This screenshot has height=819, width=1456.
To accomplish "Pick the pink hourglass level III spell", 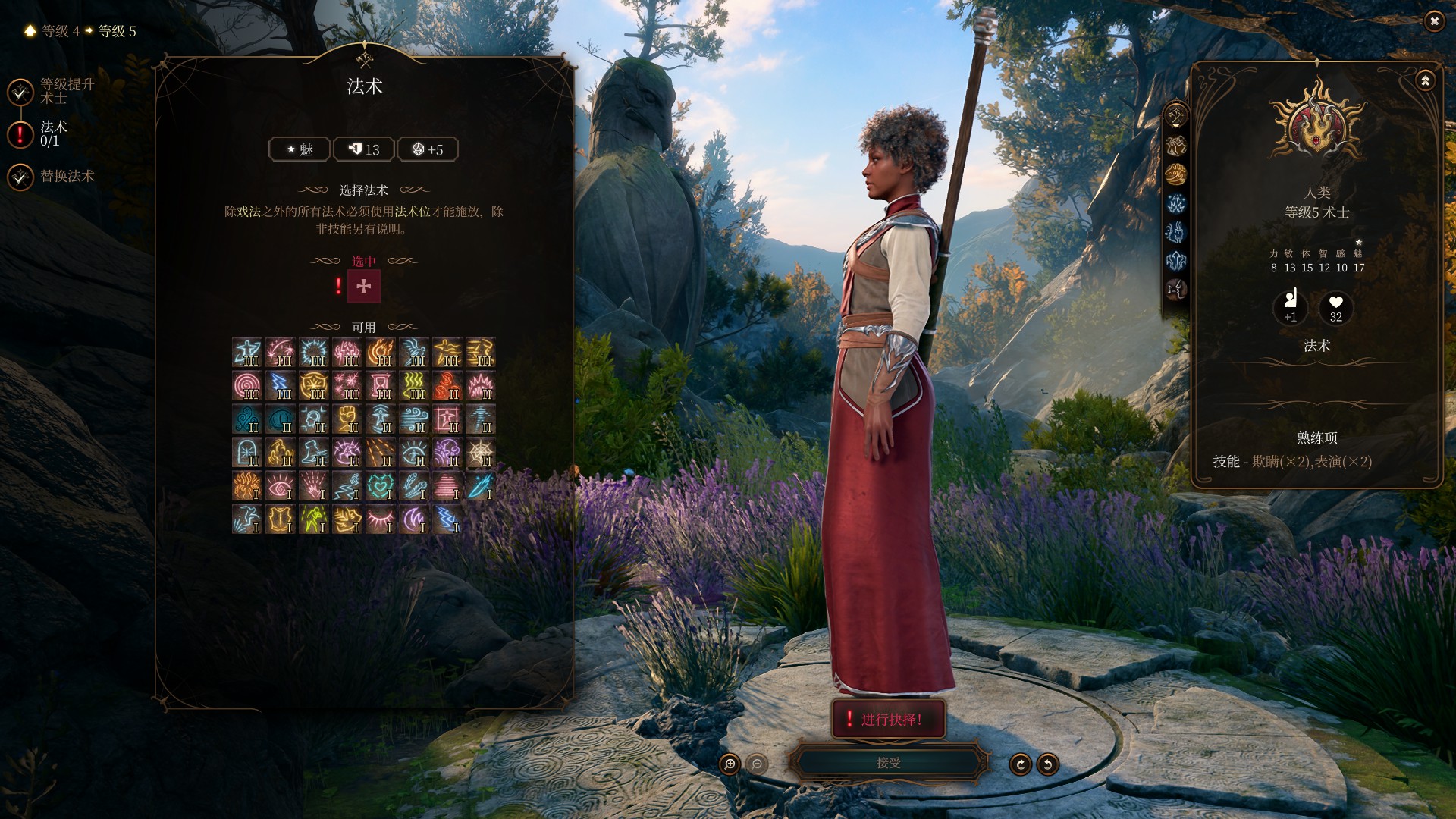I will pyautogui.click(x=381, y=386).
